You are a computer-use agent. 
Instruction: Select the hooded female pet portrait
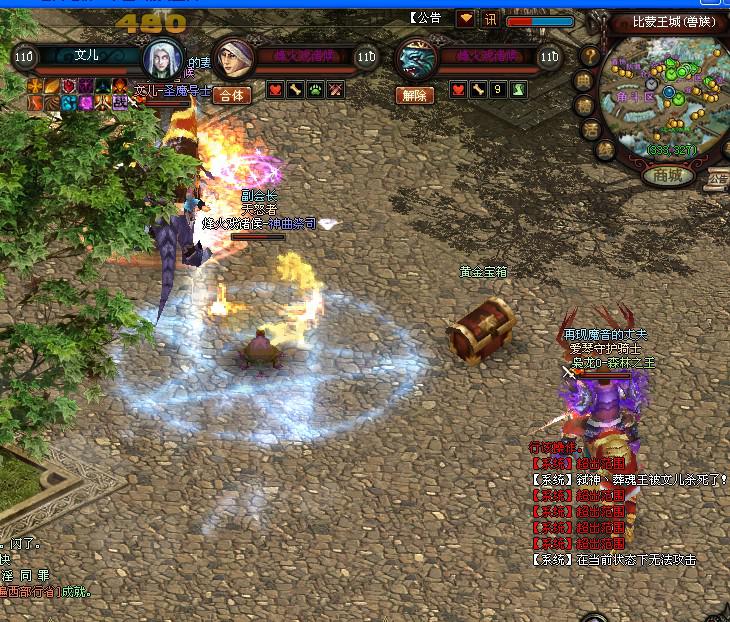[233, 60]
